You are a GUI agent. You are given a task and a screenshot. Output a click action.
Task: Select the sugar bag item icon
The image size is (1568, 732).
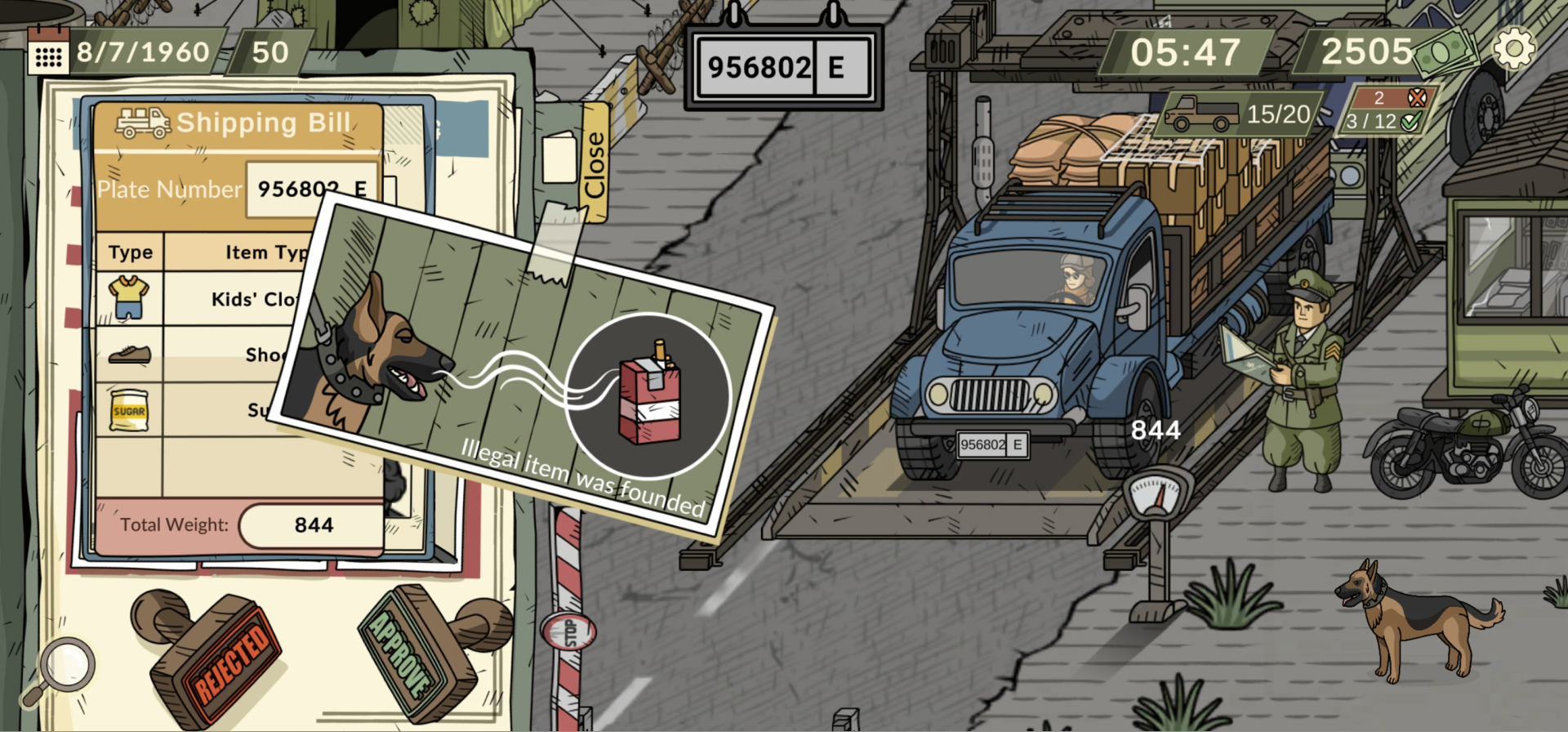[x=131, y=408]
